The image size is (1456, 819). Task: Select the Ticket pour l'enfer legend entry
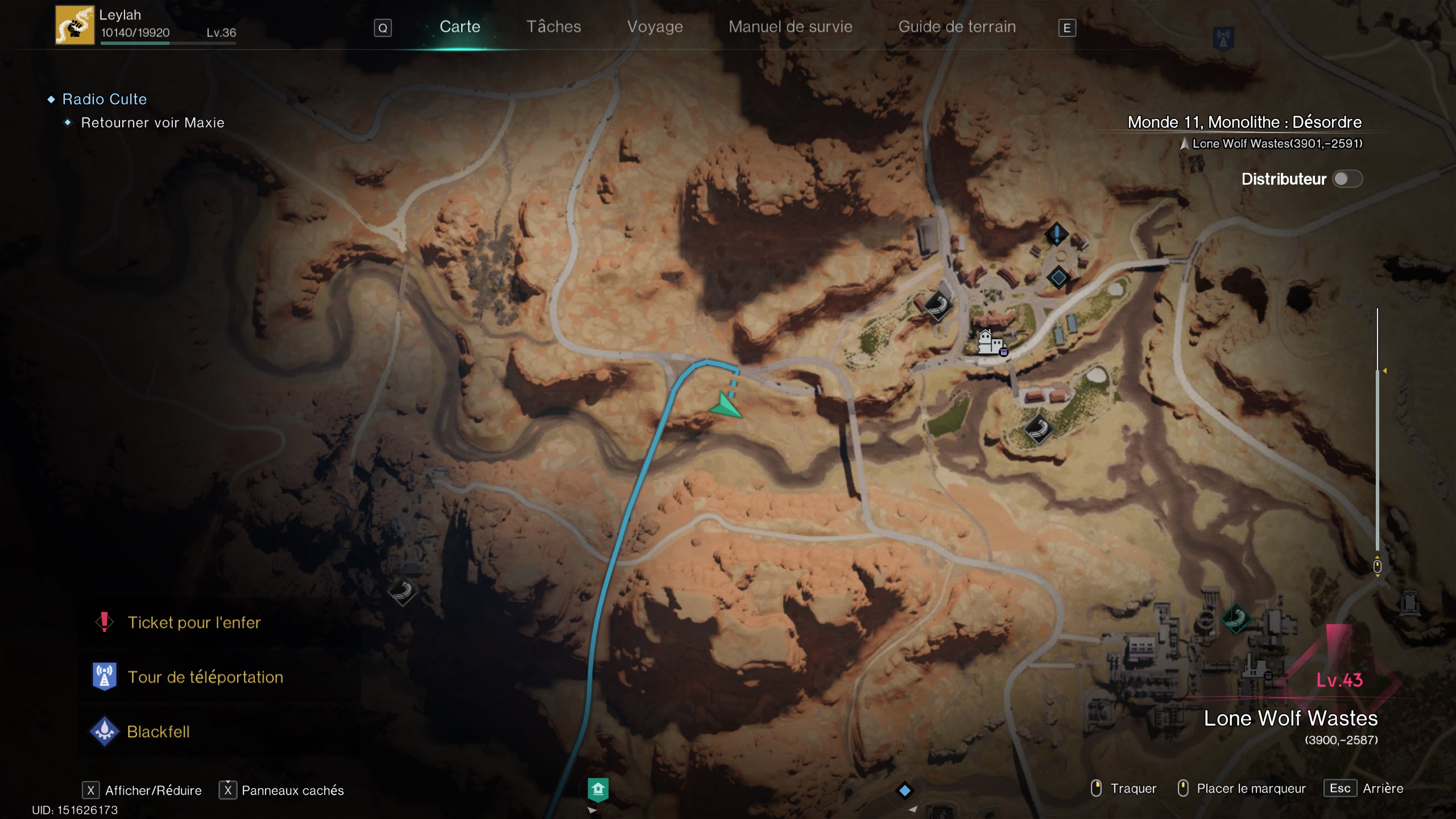pos(194,622)
